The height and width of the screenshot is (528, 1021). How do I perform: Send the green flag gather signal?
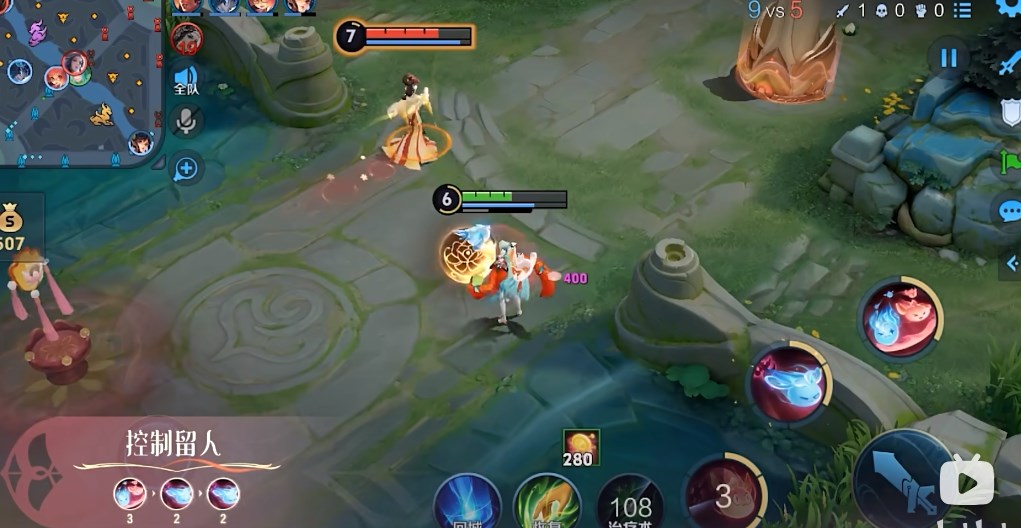click(x=1009, y=162)
